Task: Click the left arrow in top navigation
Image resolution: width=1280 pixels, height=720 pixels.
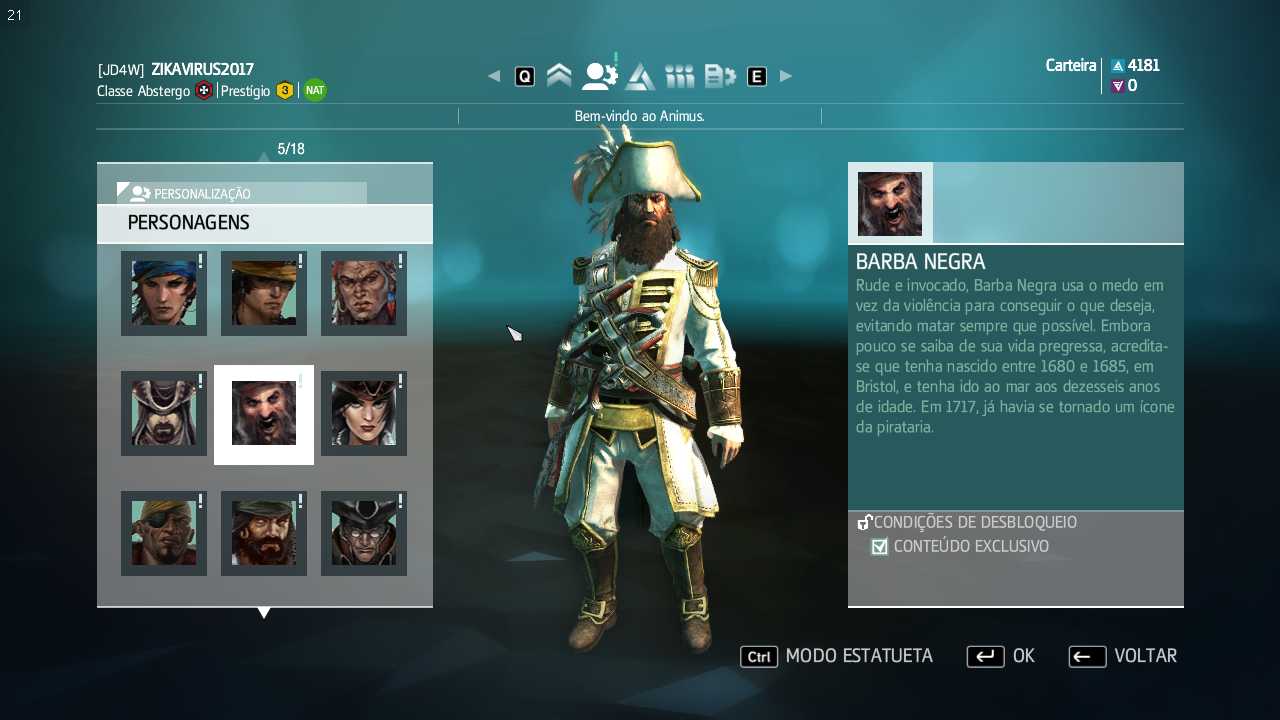Action: coord(494,76)
